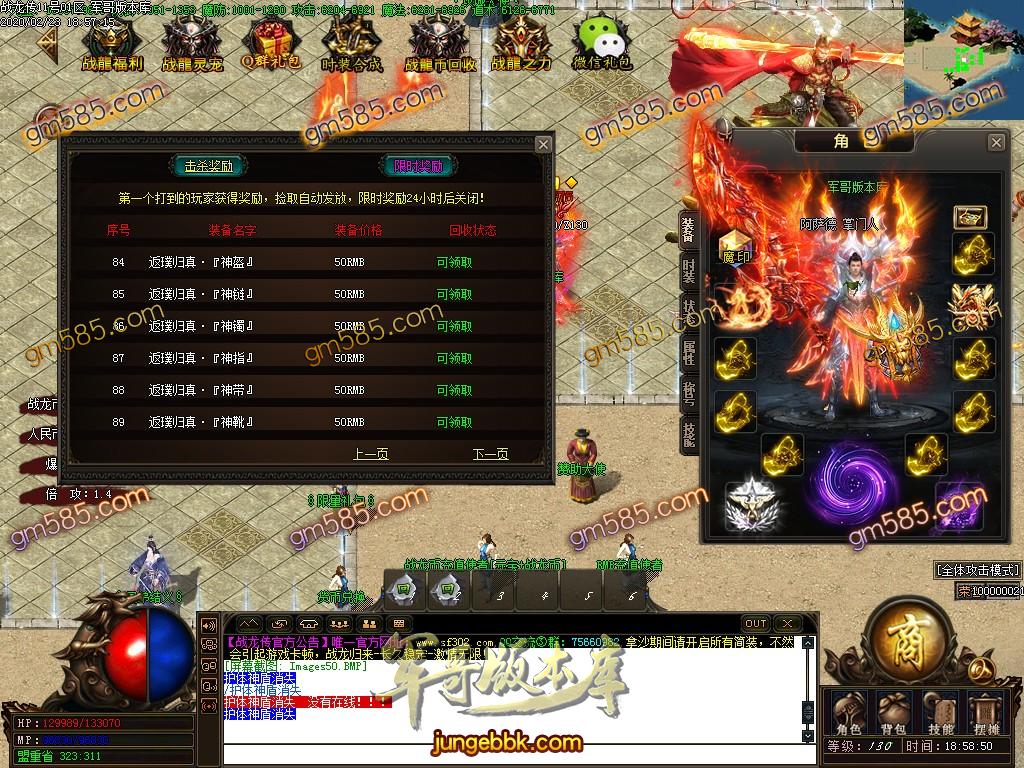Open the 微信礼包 WeChat gift icon

pos(602,43)
